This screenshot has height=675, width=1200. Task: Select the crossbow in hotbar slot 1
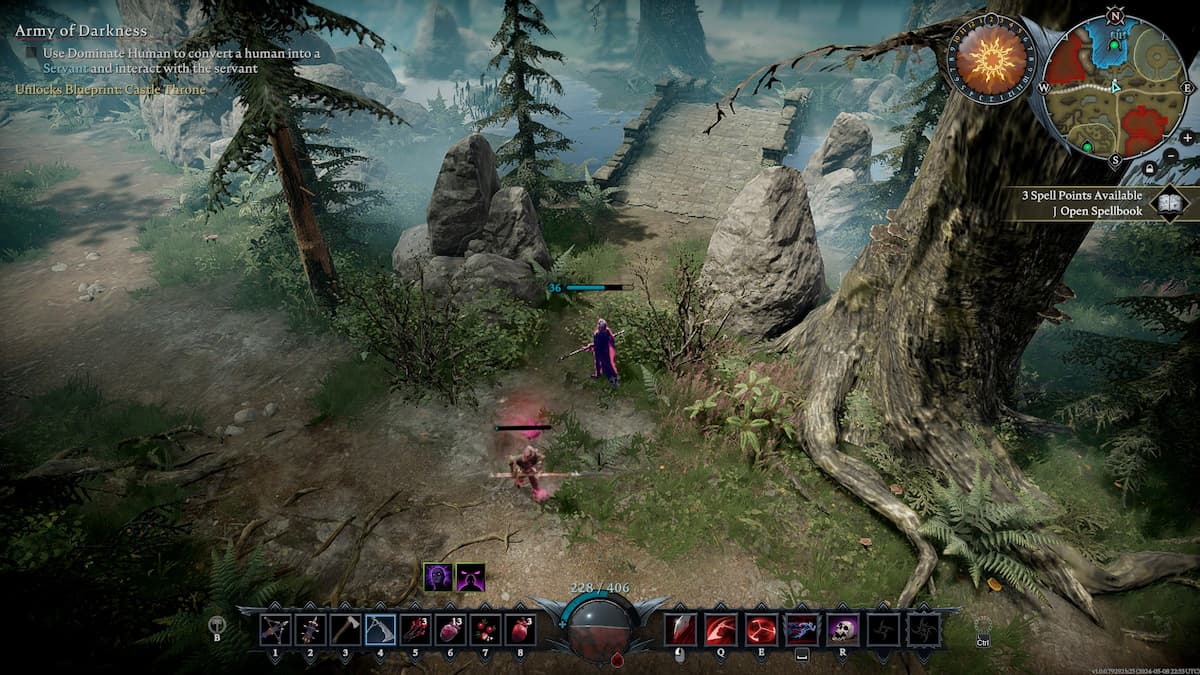(x=275, y=629)
